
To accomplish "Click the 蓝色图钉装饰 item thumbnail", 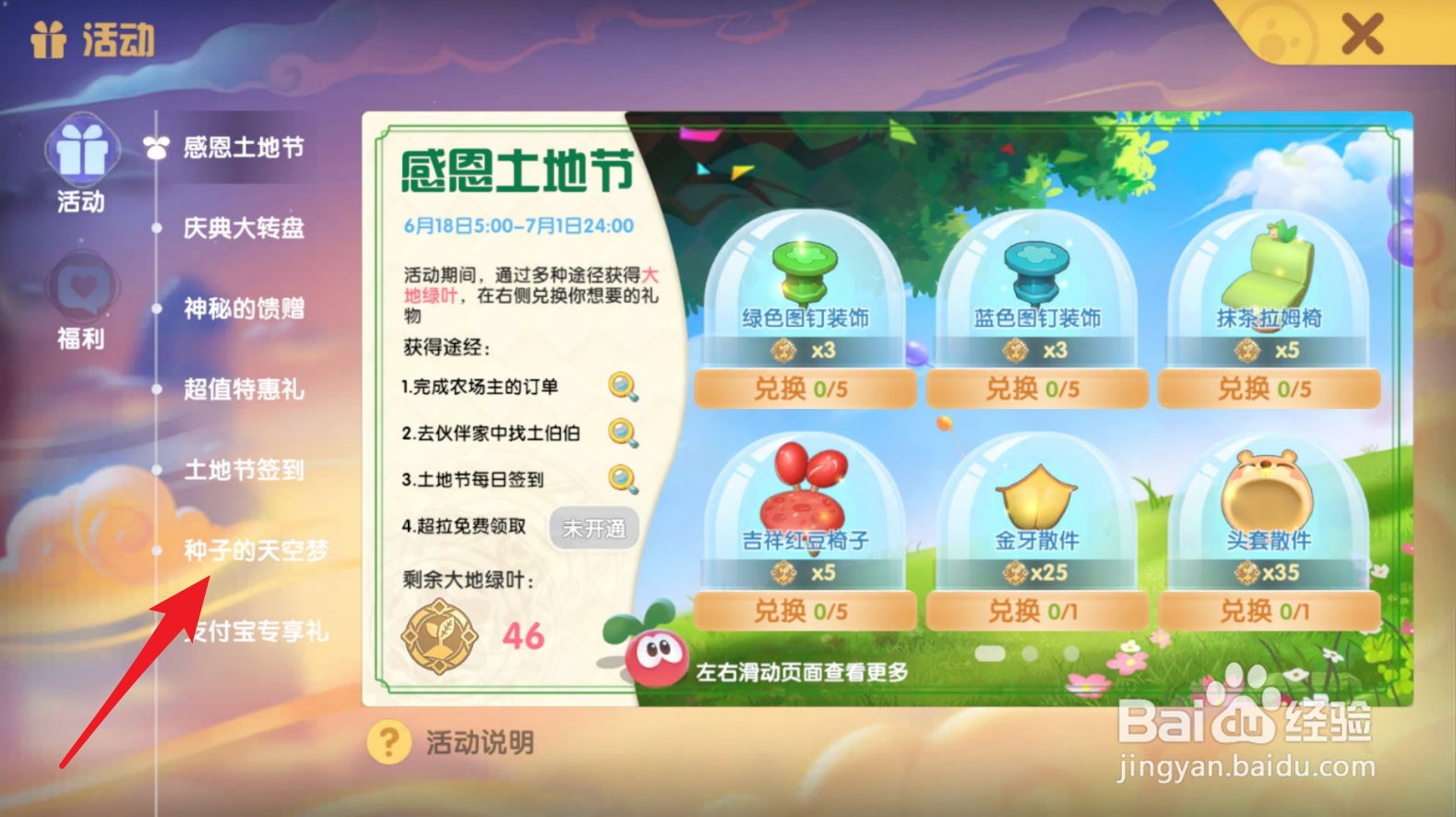I will [x=1036, y=270].
